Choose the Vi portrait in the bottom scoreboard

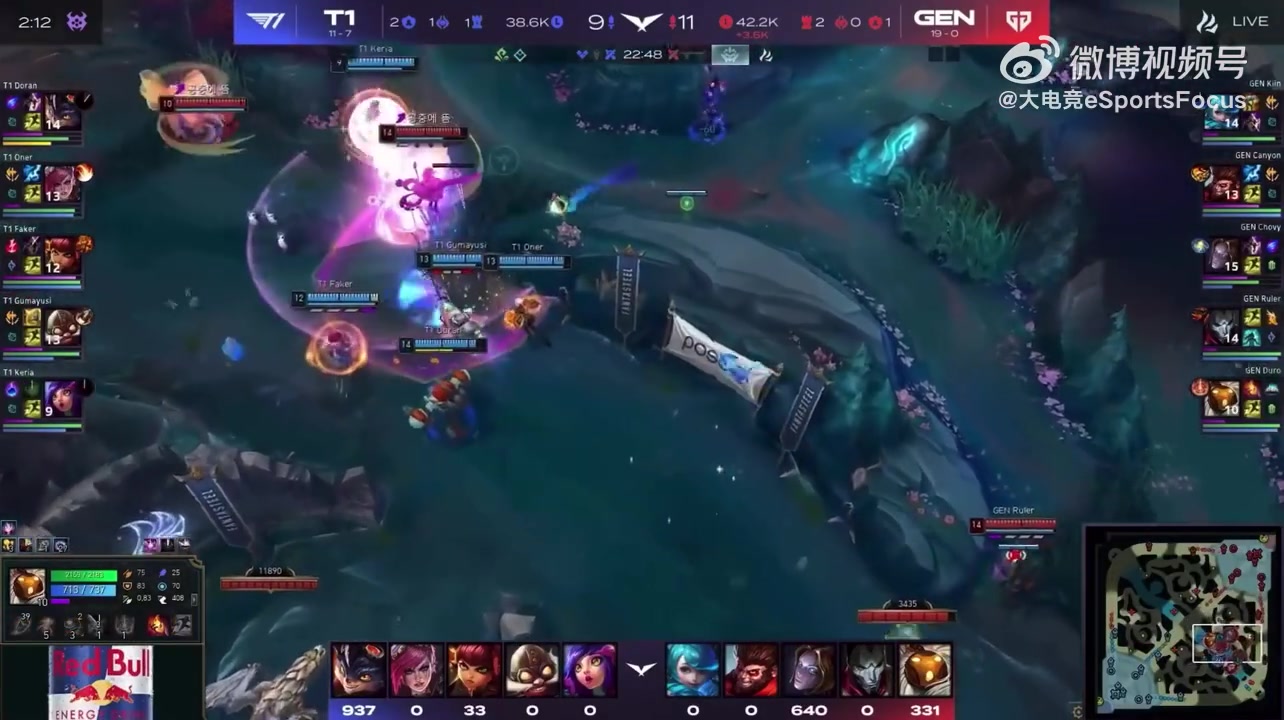click(x=416, y=670)
